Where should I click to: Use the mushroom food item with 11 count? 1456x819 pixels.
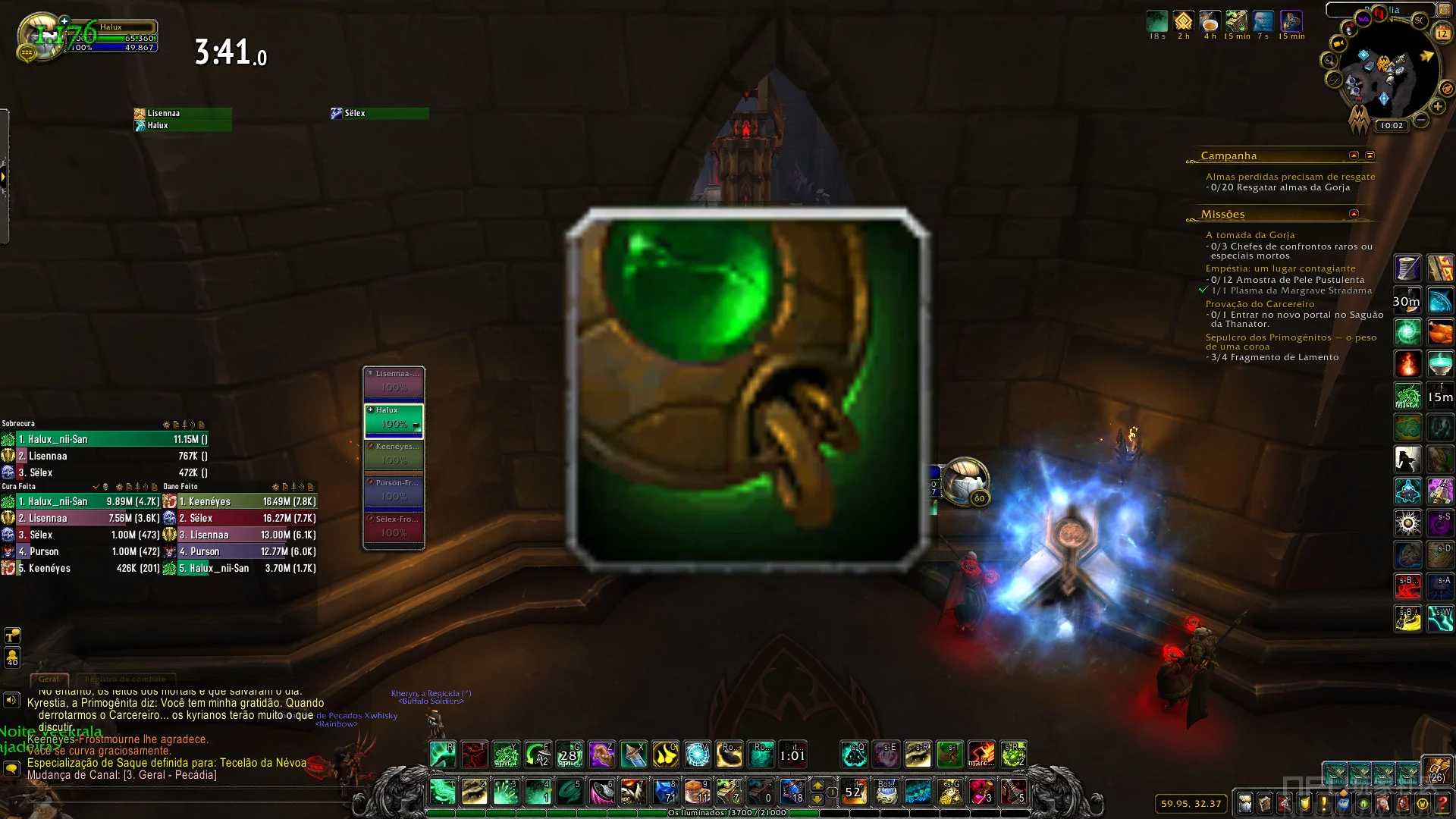[x=697, y=792]
